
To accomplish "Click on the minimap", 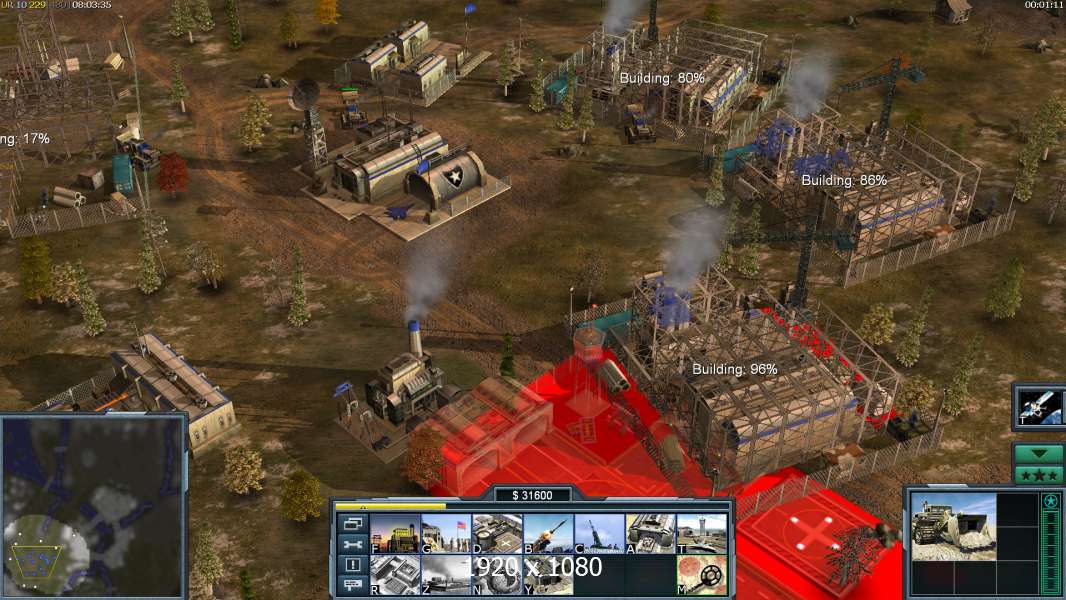I will coord(93,506).
